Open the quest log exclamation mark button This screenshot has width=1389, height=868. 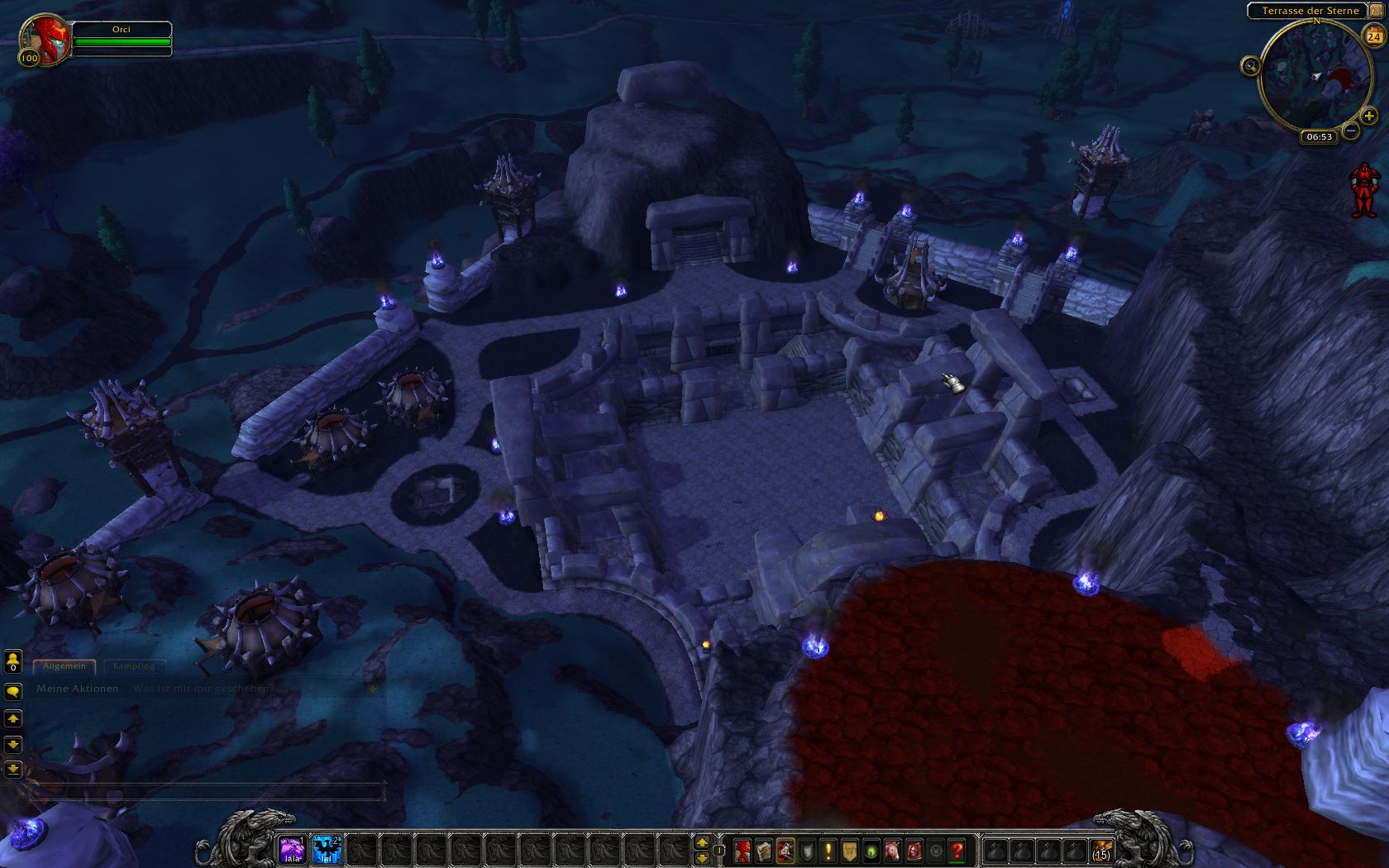pos(828,850)
